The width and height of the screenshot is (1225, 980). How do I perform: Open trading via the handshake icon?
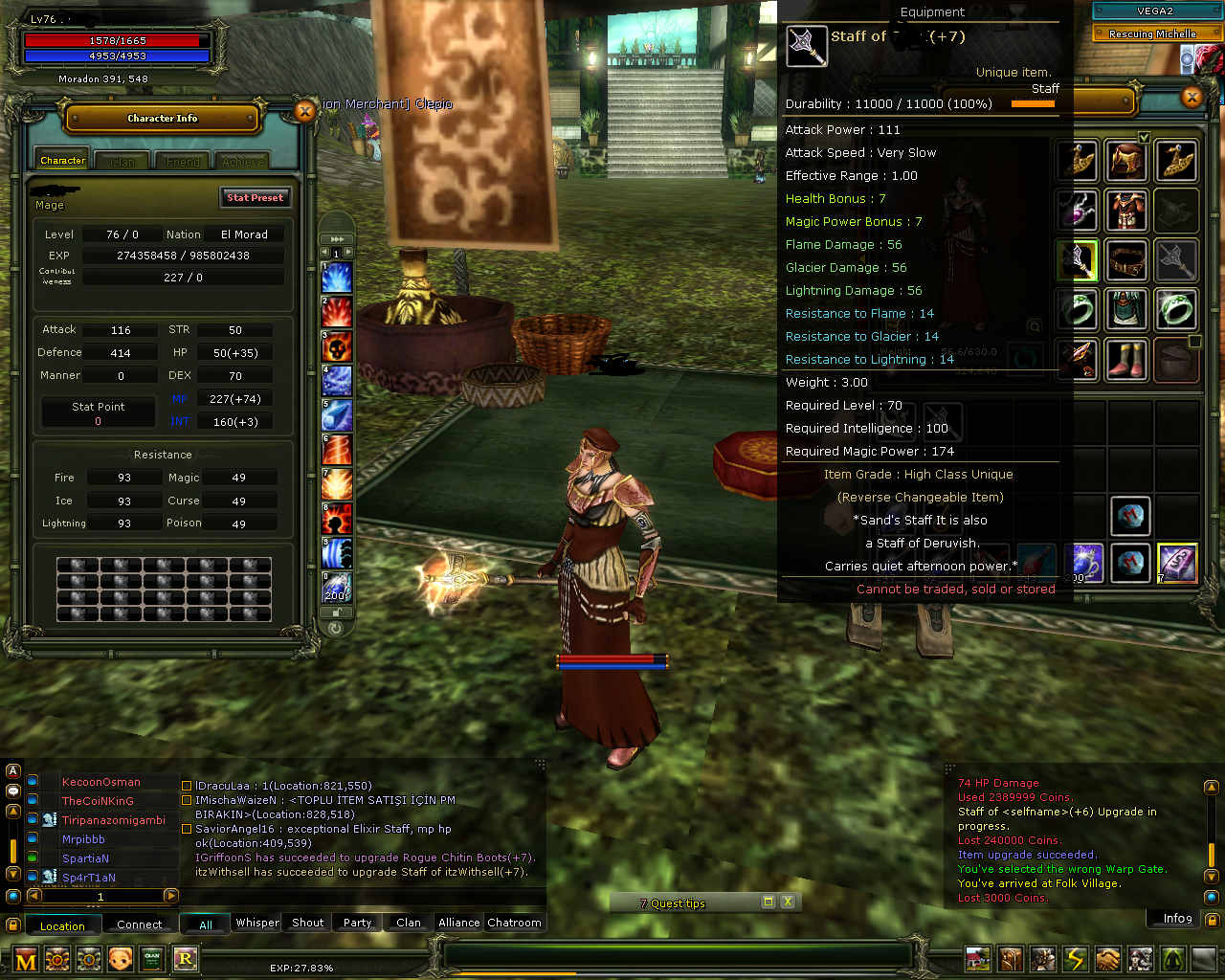point(1106,958)
